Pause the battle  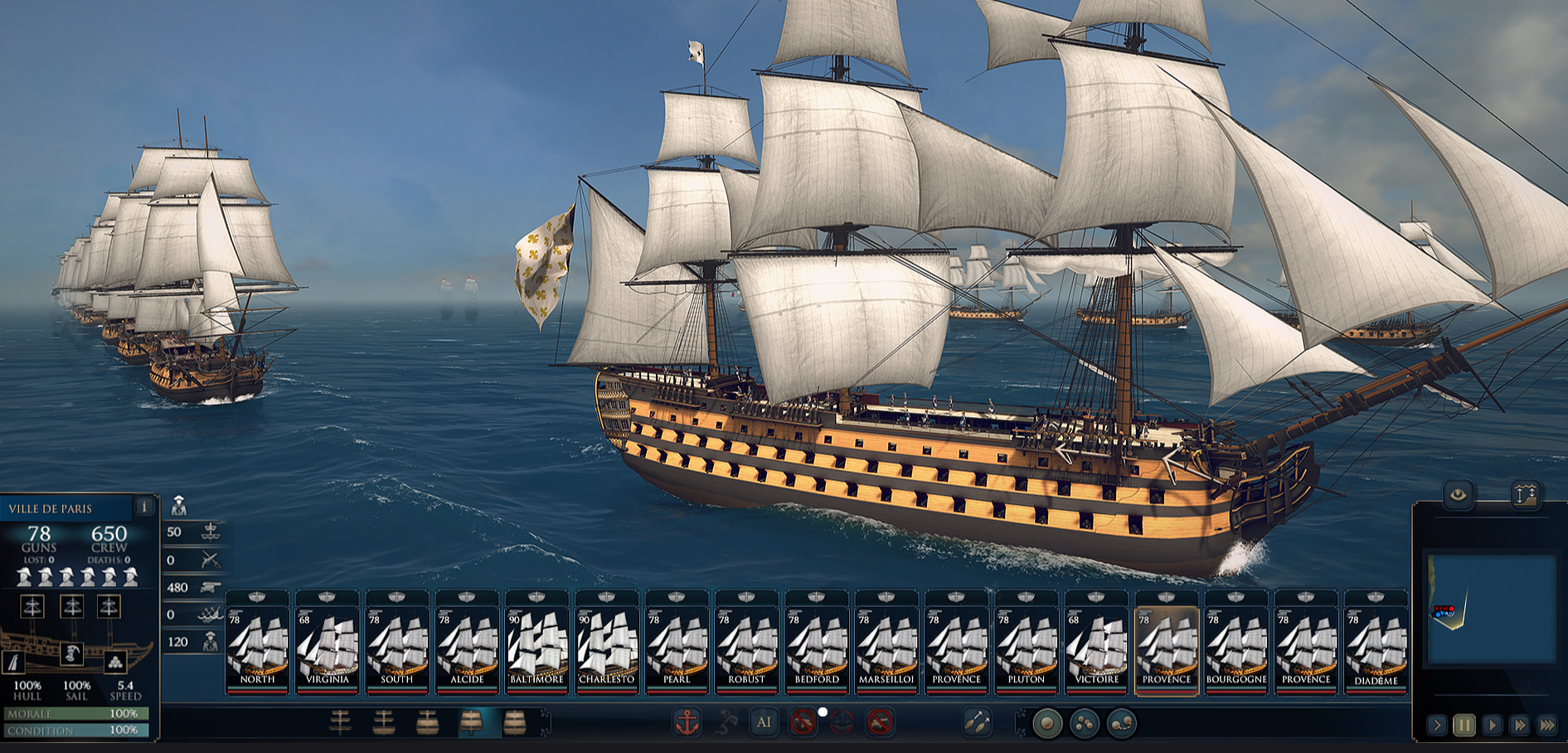coord(1464,726)
